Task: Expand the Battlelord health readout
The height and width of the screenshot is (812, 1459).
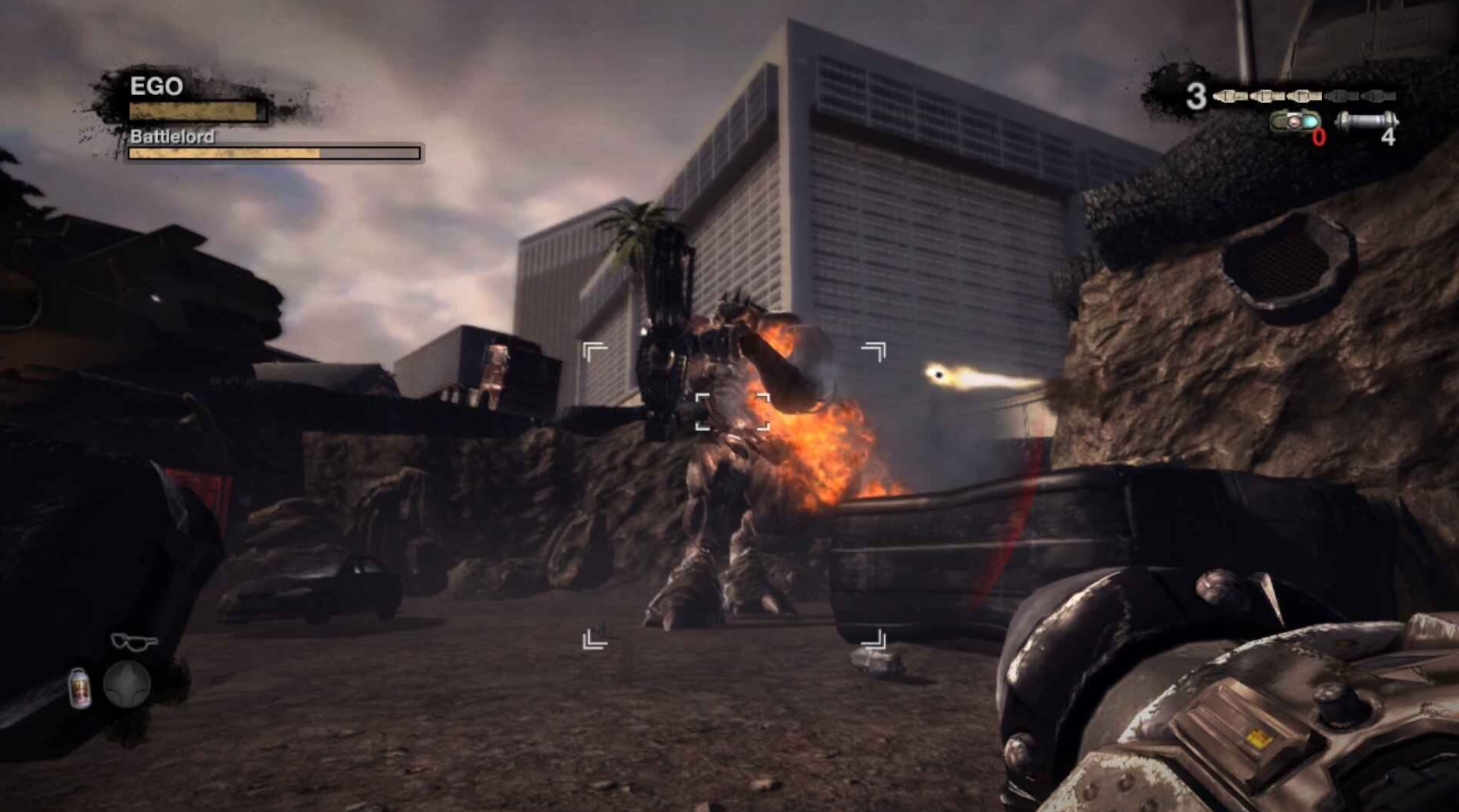Action: (271, 153)
